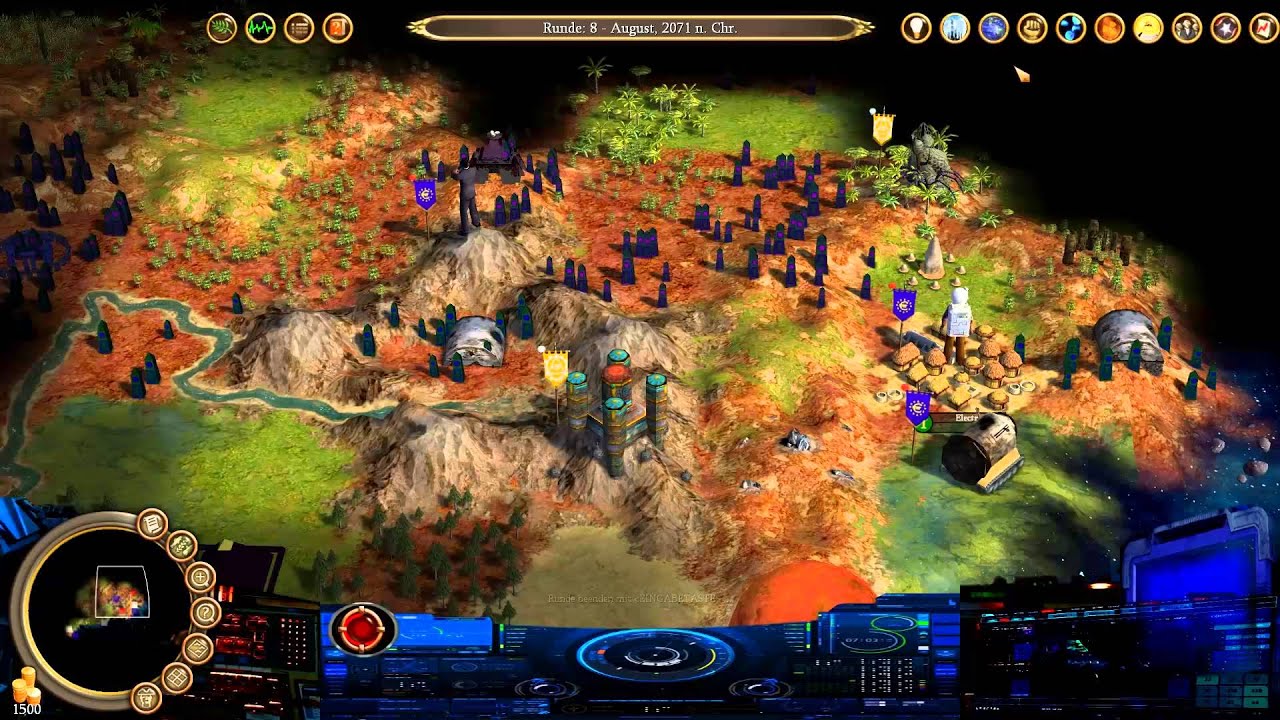Click the yellow magnifier icon
Viewport: 1280px width, 720px height.
coord(1148,28)
